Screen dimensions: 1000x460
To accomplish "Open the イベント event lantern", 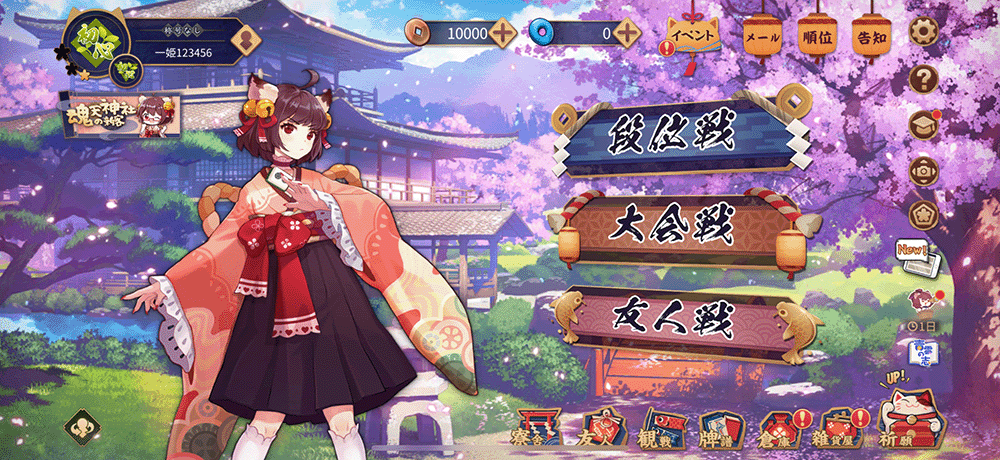I will (x=694, y=34).
